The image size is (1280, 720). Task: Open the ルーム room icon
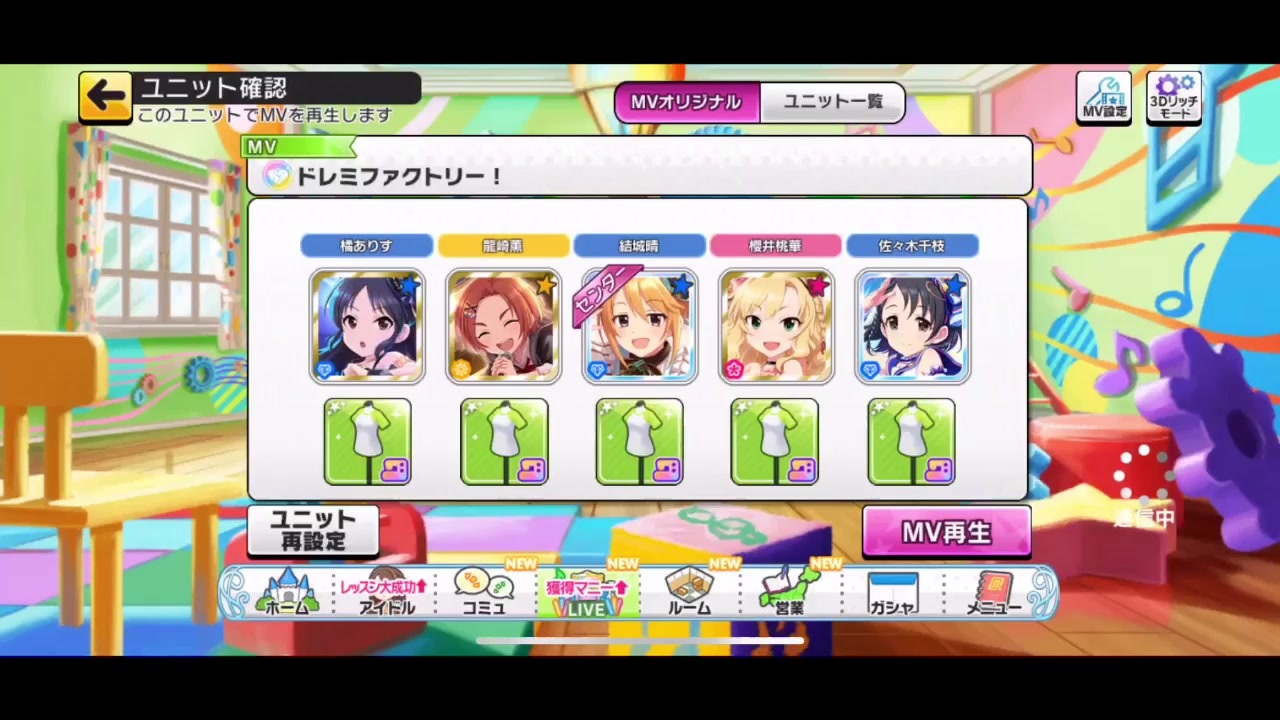[x=689, y=595]
